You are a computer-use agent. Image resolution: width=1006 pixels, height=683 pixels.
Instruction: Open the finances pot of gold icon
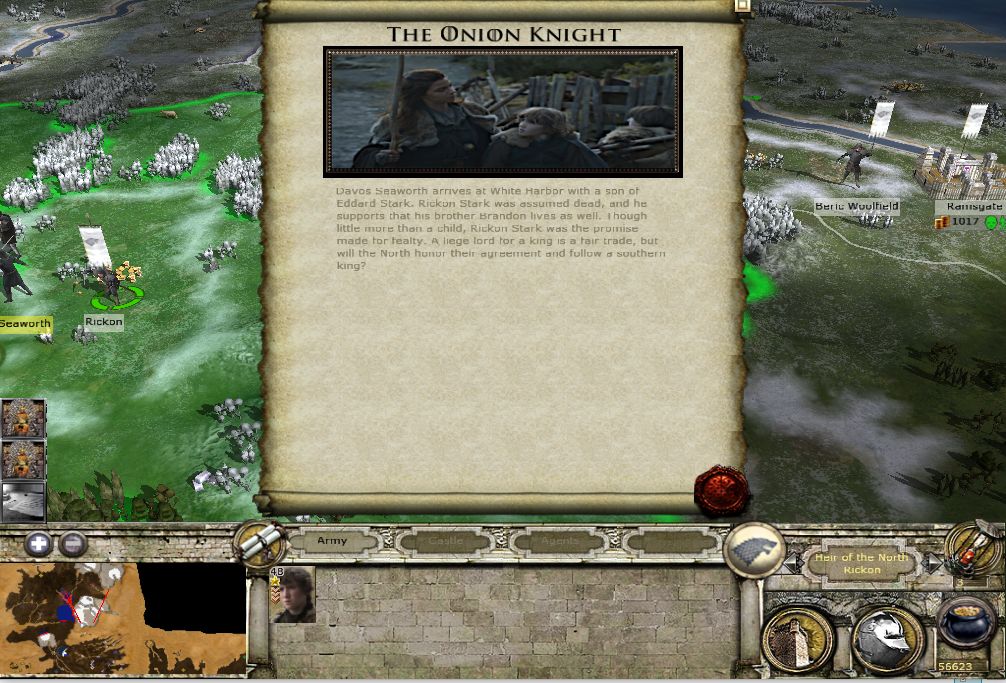pyautogui.click(x=964, y=626)
